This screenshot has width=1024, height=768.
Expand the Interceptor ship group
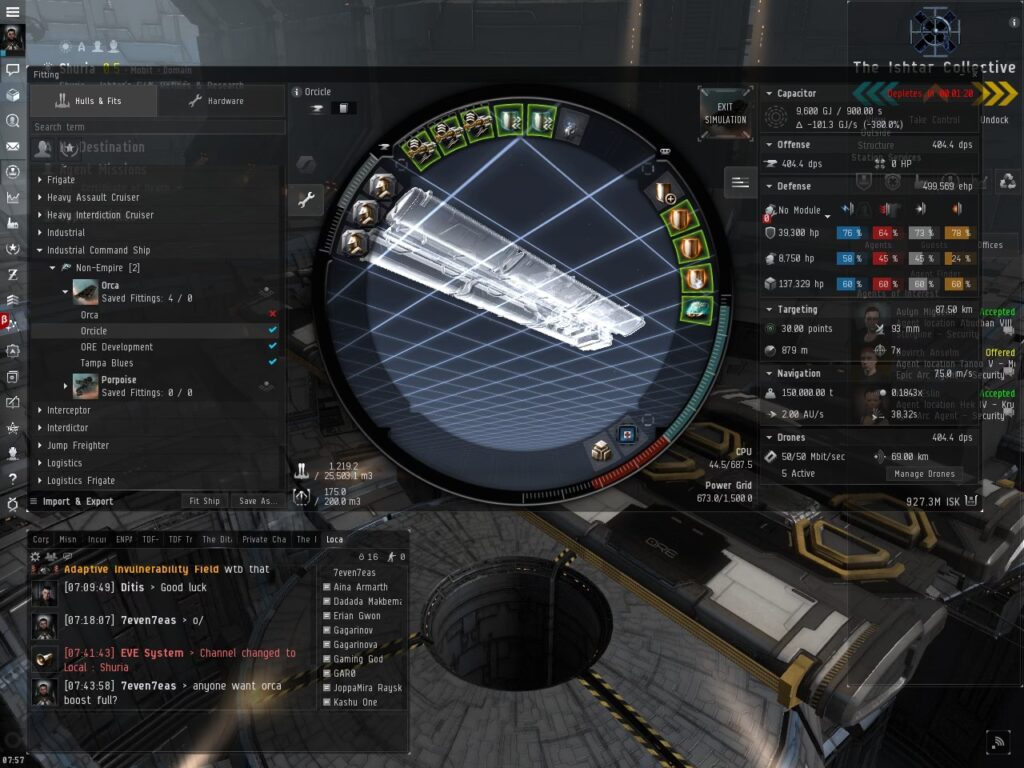pos(68,410)
